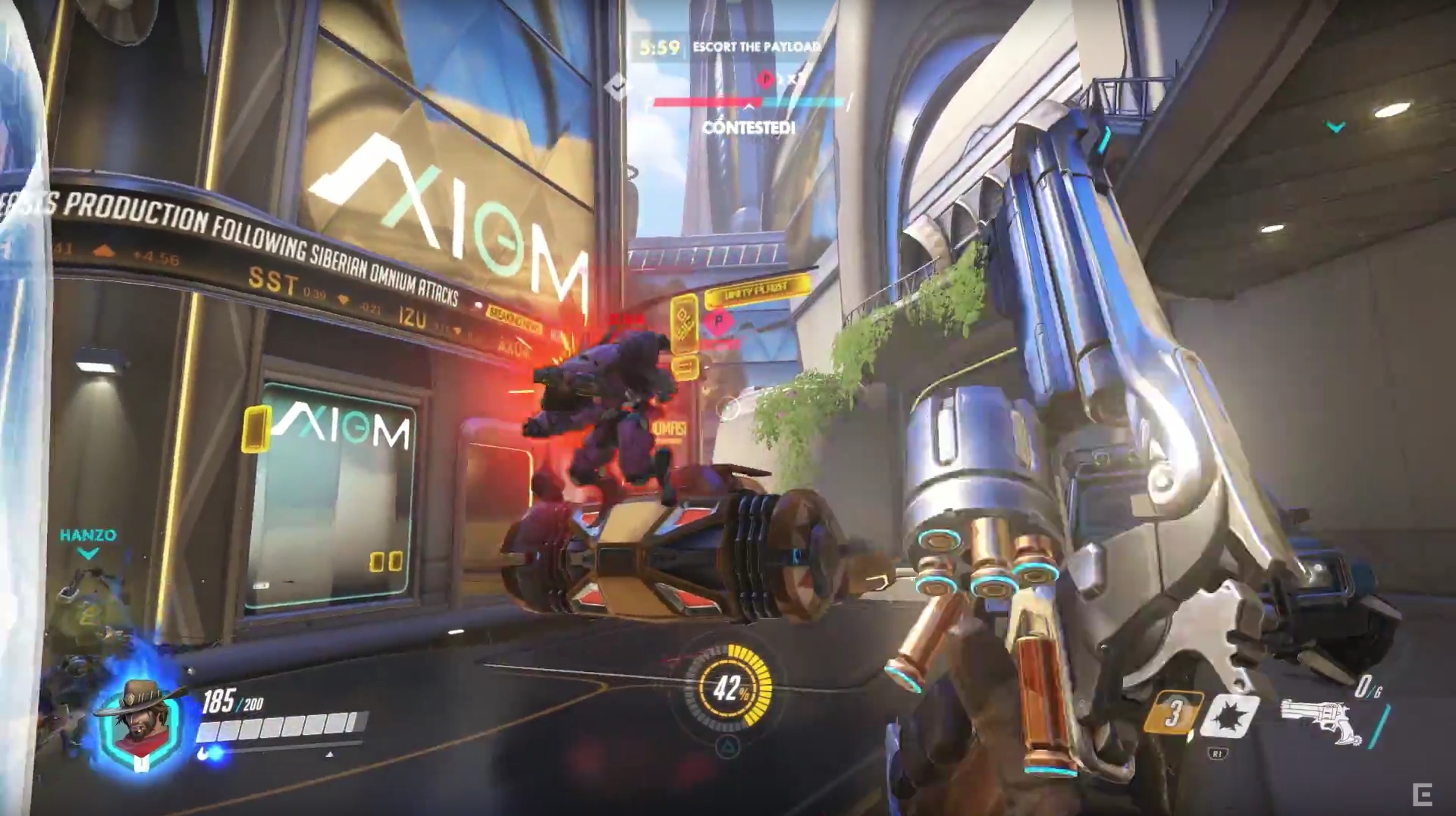1456x816 pixels.
Task: Click the E watermark logo
Action: pos(1422,795)
